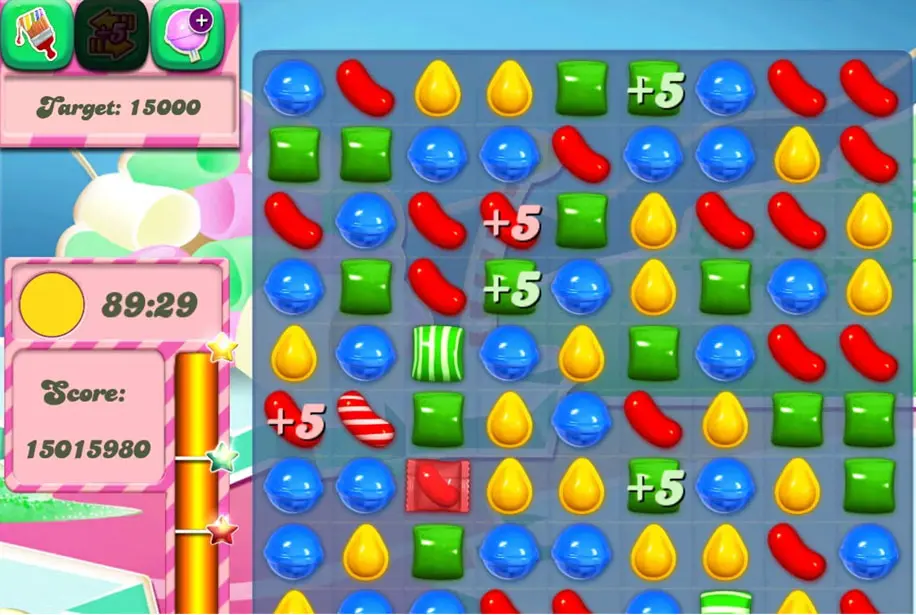Select the green striped candy
The image size is (916, 615).
(x=437, y=351)
